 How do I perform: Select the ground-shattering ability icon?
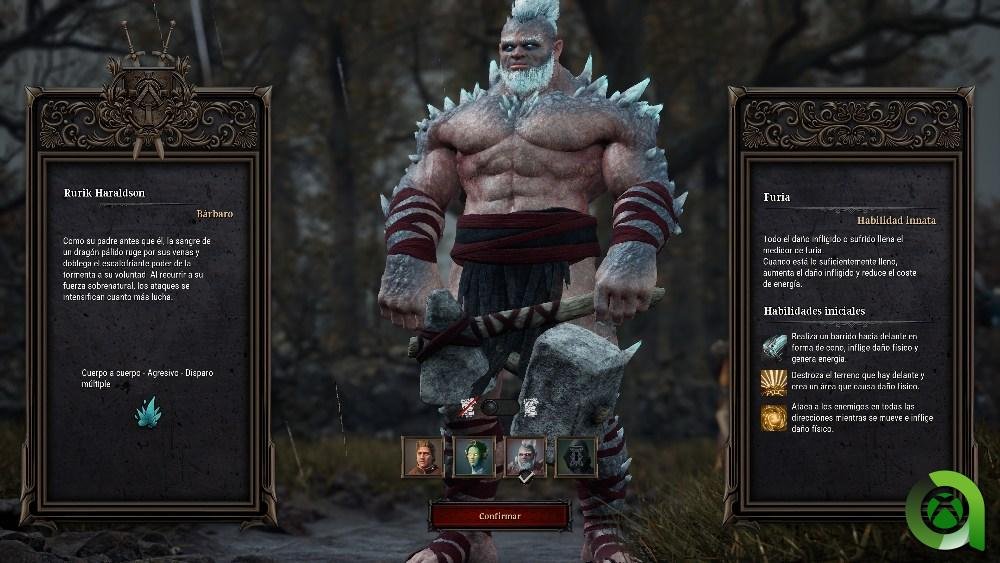774,382
